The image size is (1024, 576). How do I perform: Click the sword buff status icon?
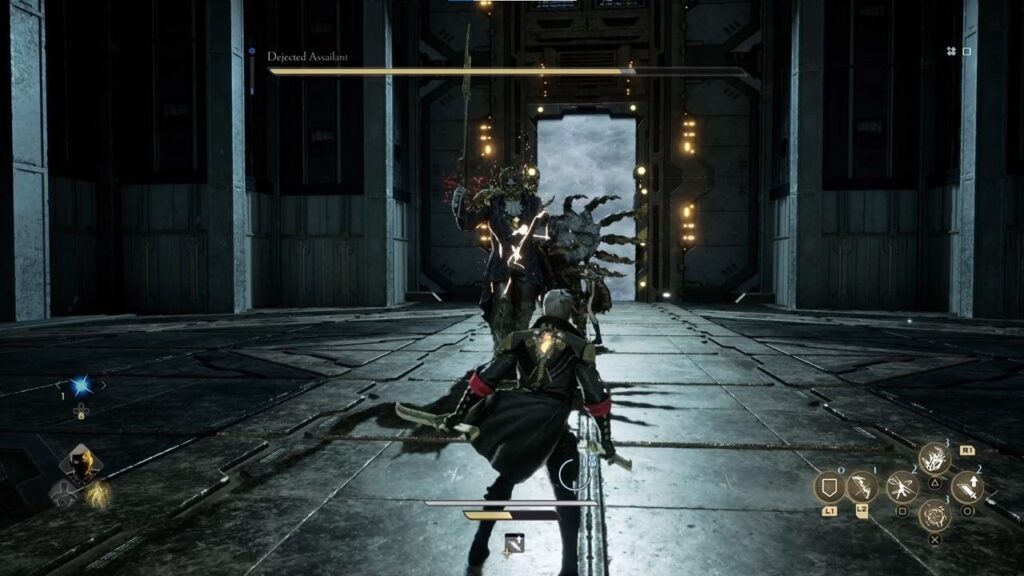click(x=514, y=543)
